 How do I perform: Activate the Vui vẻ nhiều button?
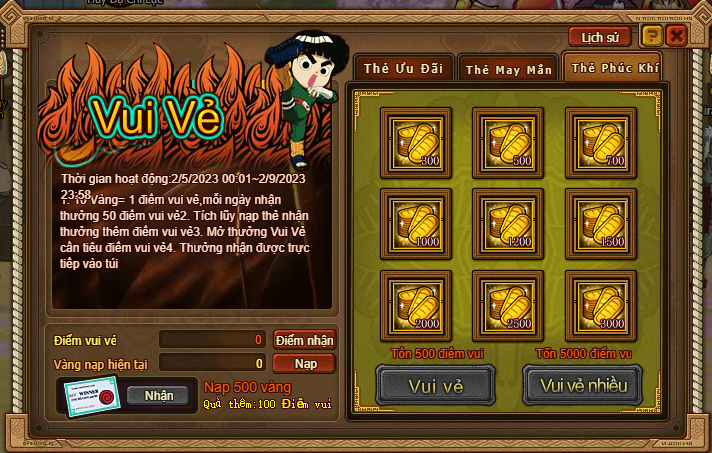tap(582, 385)
